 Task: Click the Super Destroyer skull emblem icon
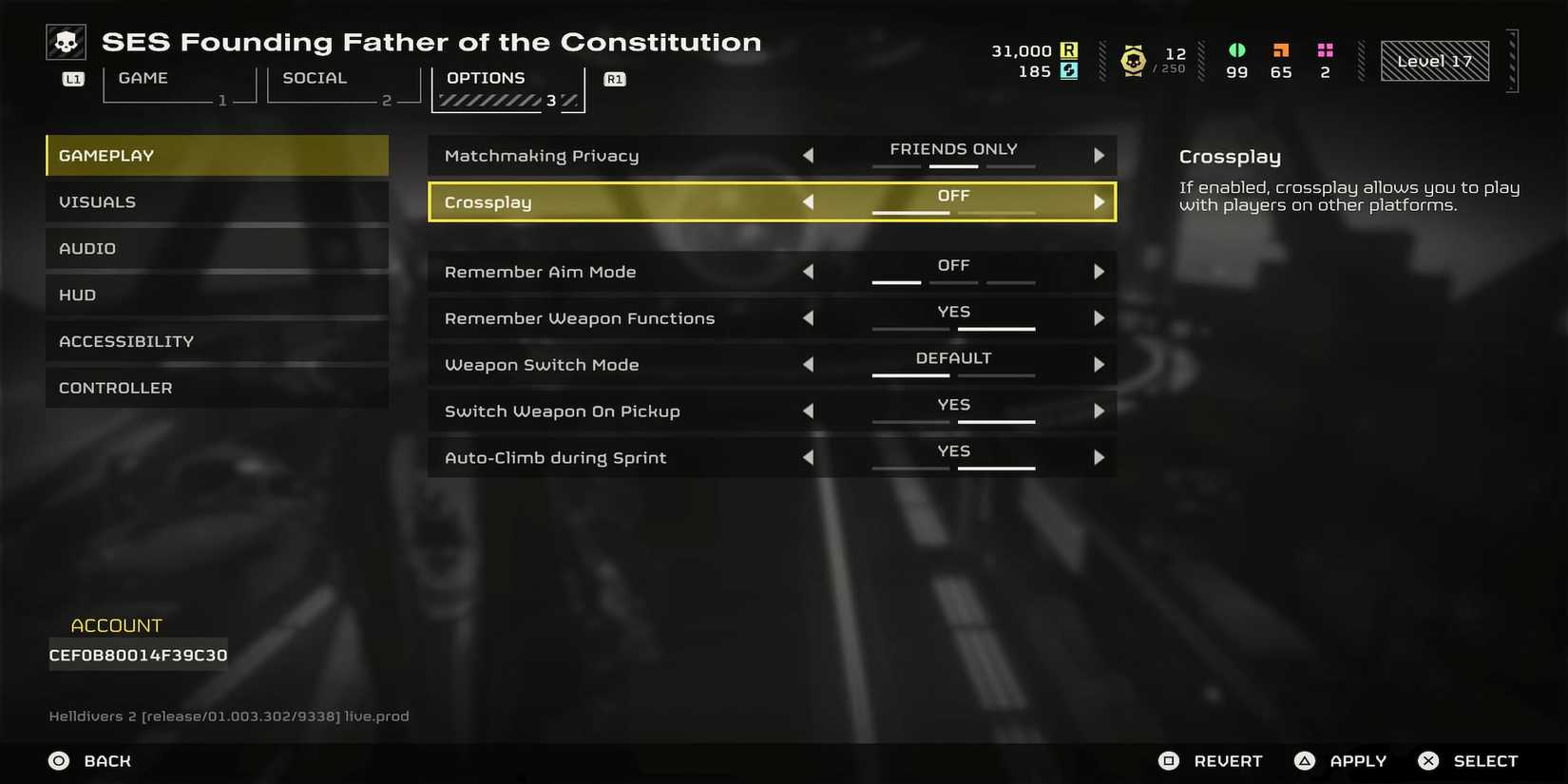pyautogui.click(x=65, y=41)
